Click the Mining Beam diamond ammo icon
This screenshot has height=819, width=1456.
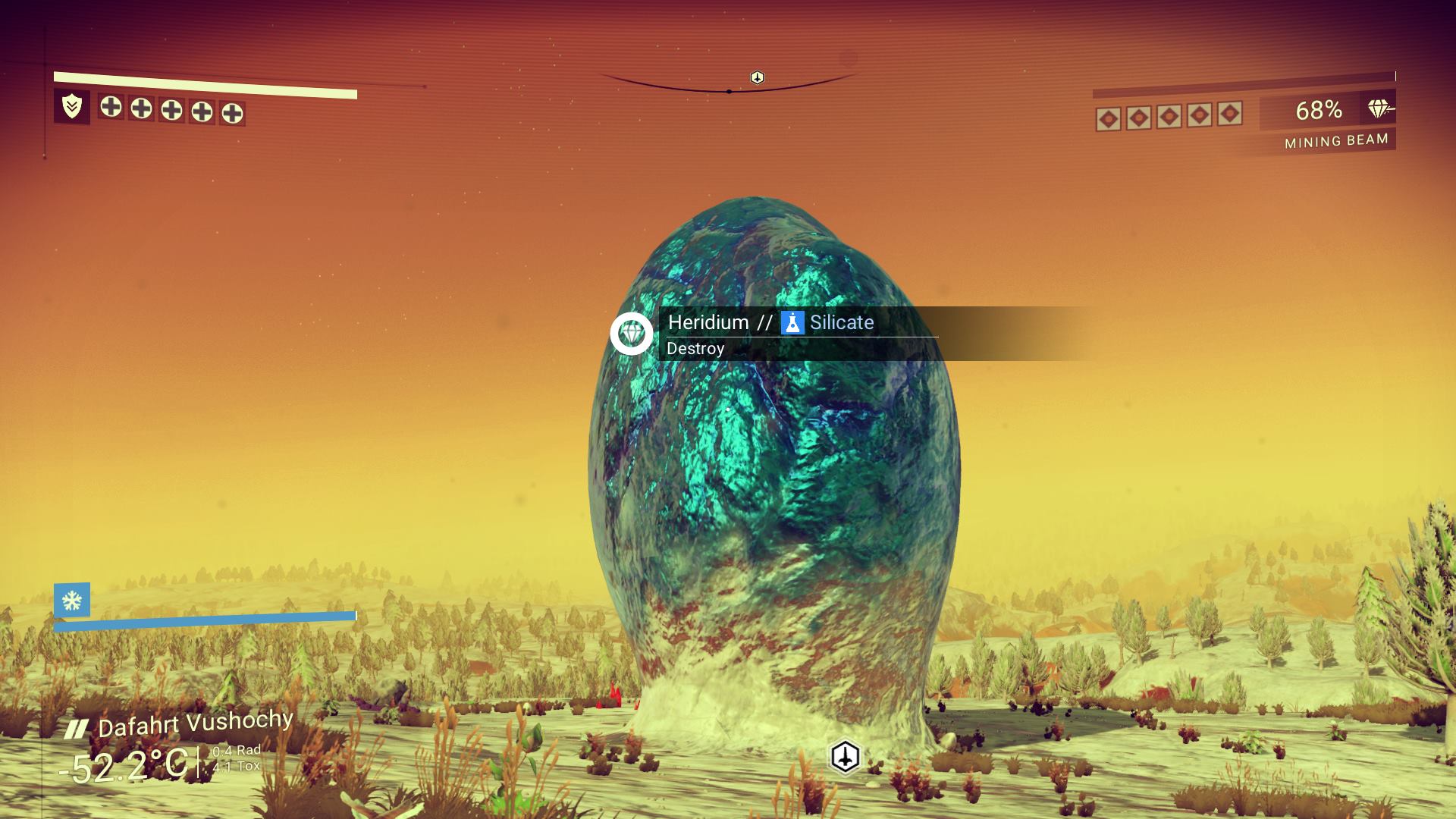click(x=1381, y=108)
